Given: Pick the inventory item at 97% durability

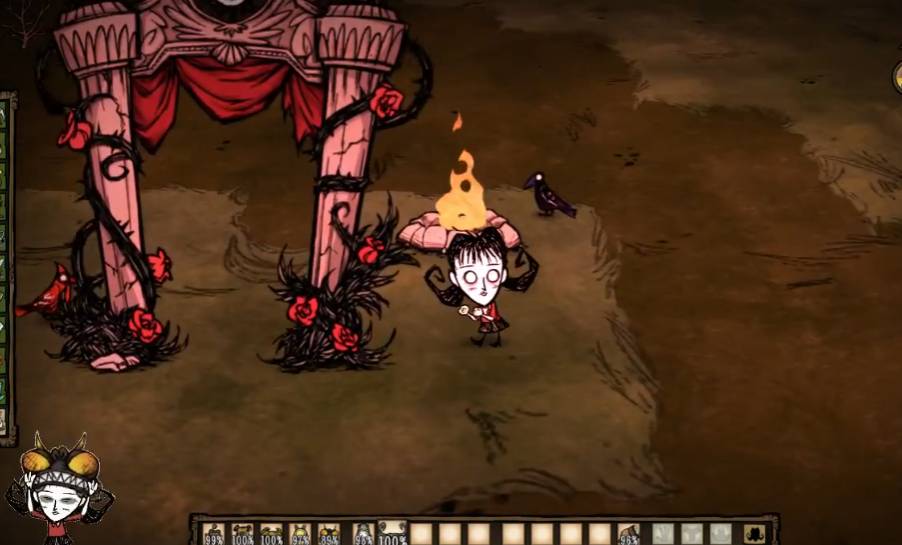Looking at the screenshot, I should [300, 533].
